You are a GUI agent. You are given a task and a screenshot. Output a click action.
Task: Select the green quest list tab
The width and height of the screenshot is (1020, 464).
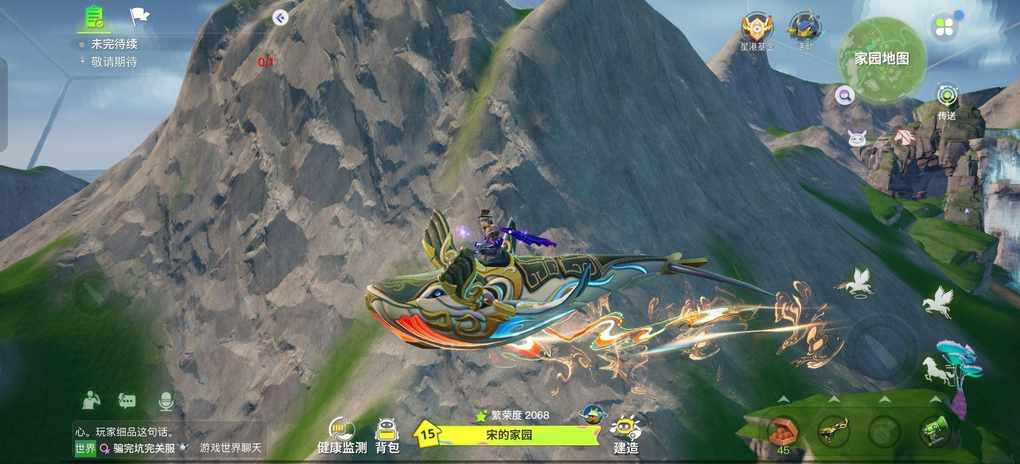95,17
